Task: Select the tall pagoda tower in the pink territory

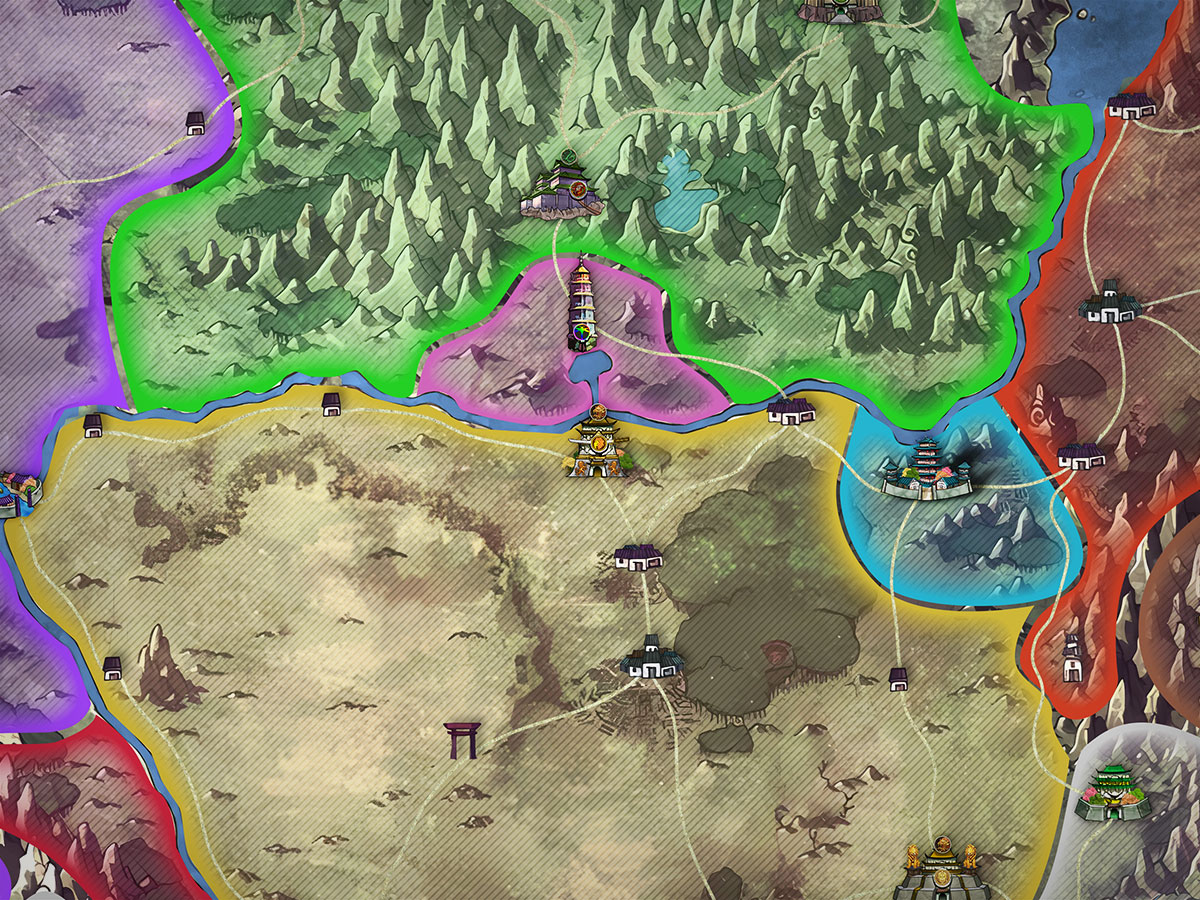Action: tap(582, 304)
